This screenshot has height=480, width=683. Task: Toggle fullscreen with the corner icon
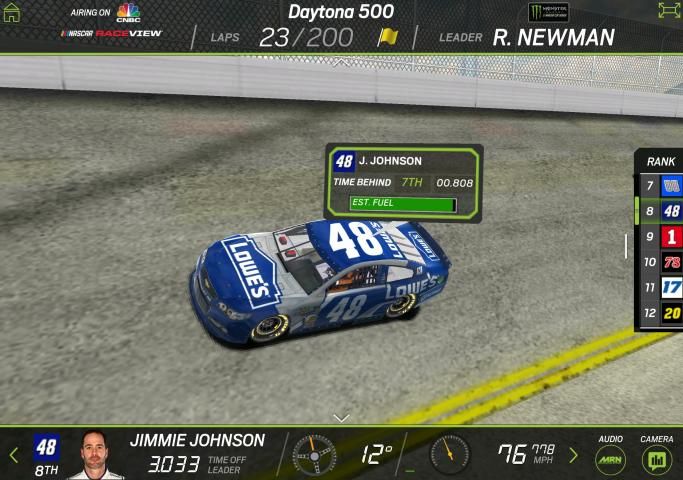point(668,10)
